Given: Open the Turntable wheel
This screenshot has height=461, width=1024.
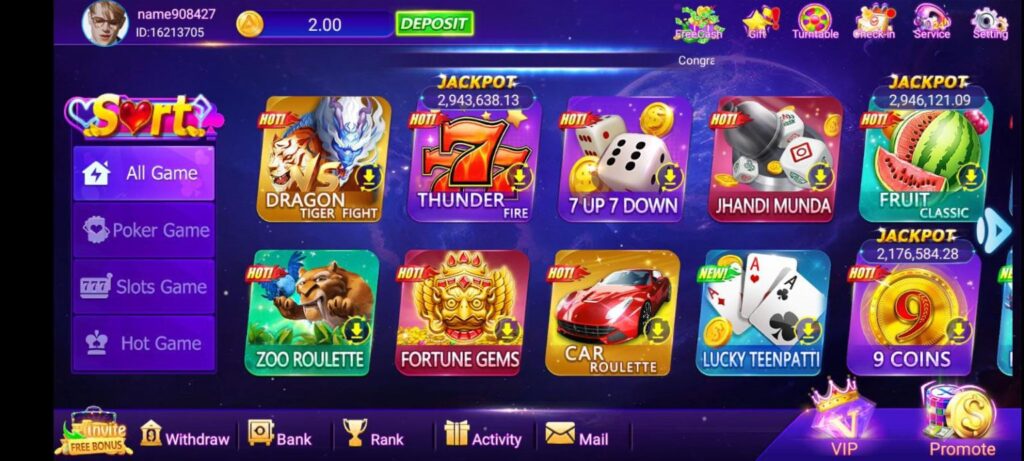Looking at the screenshot, I should pyautogui.click(x=815, y=22).
